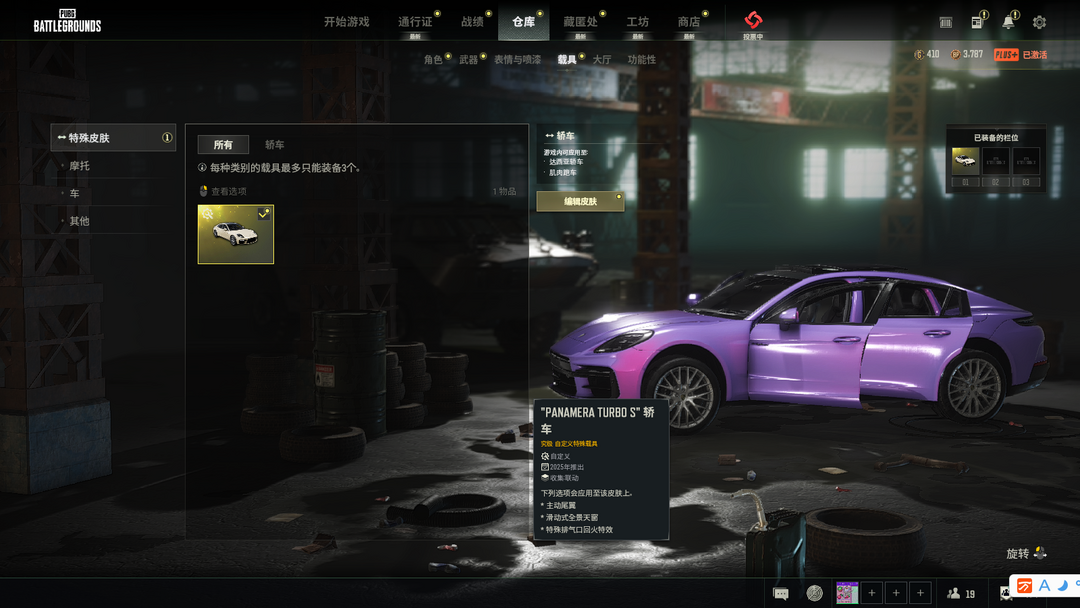
Task: Open the 表情与喷漆 emotes tab
Action: click(x=517, y=60)
